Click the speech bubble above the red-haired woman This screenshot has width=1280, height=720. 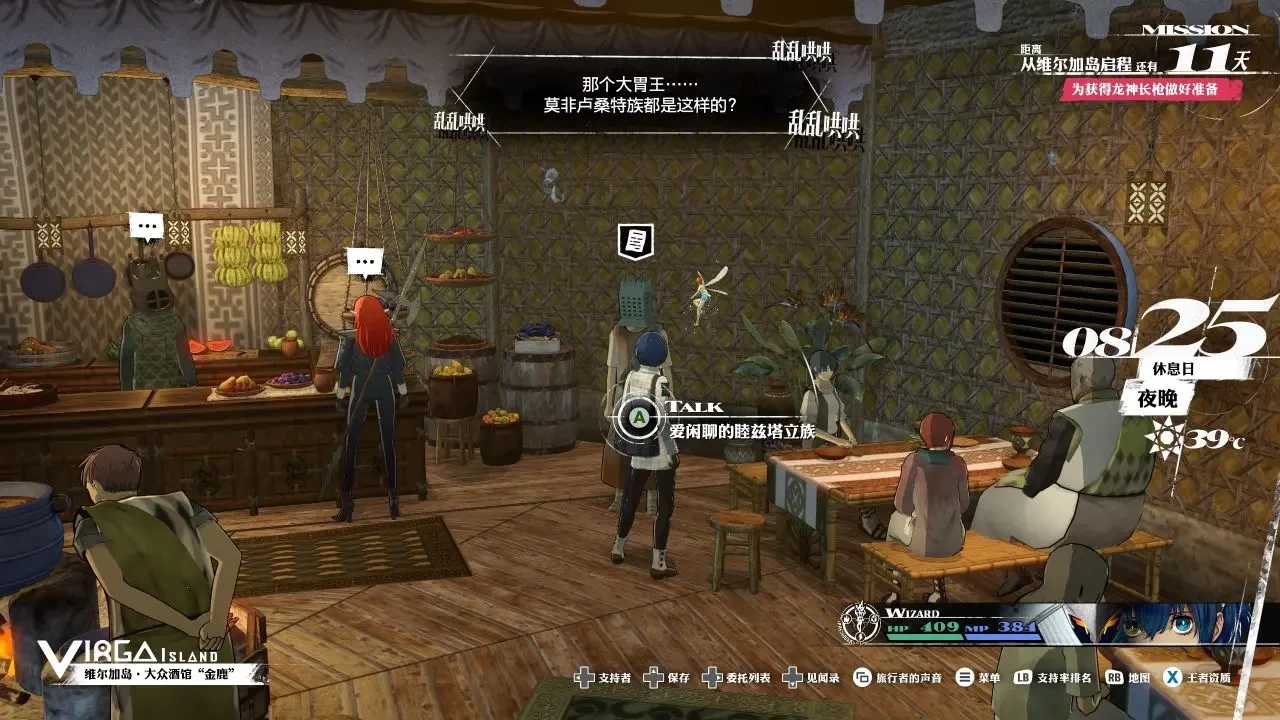point(365,262)
